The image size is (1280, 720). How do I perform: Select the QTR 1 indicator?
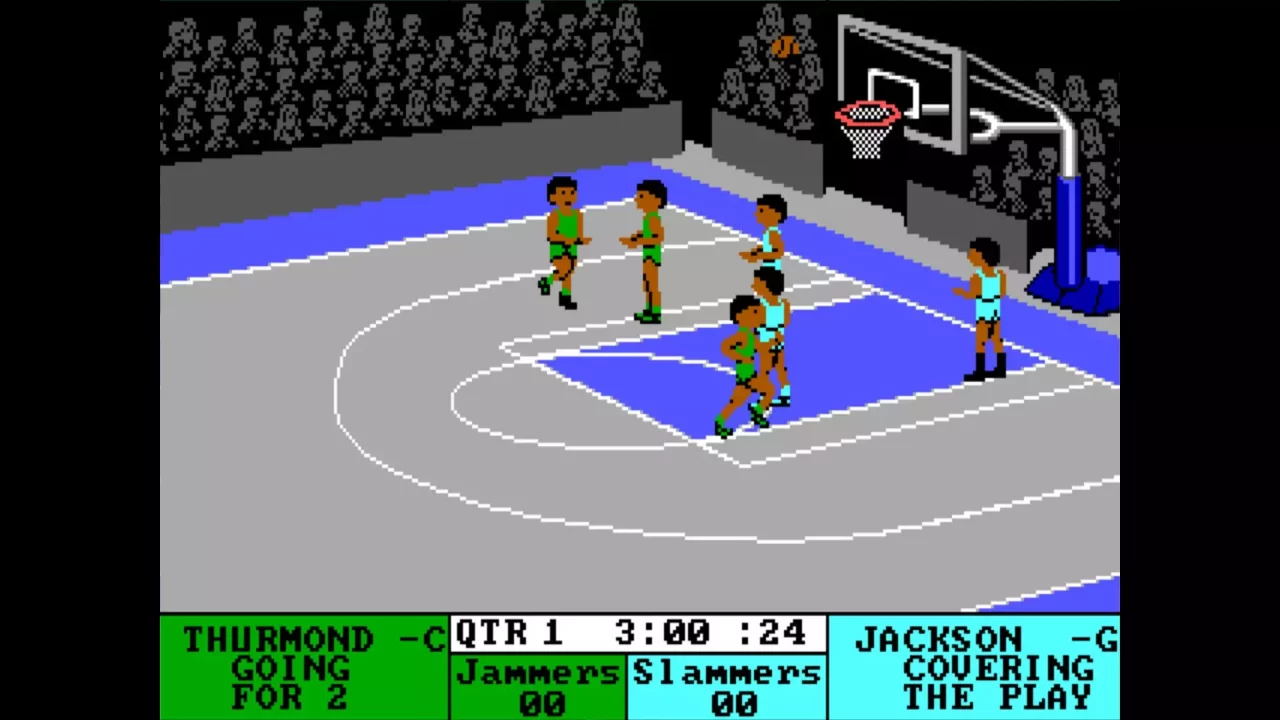[x=510, y=632]
